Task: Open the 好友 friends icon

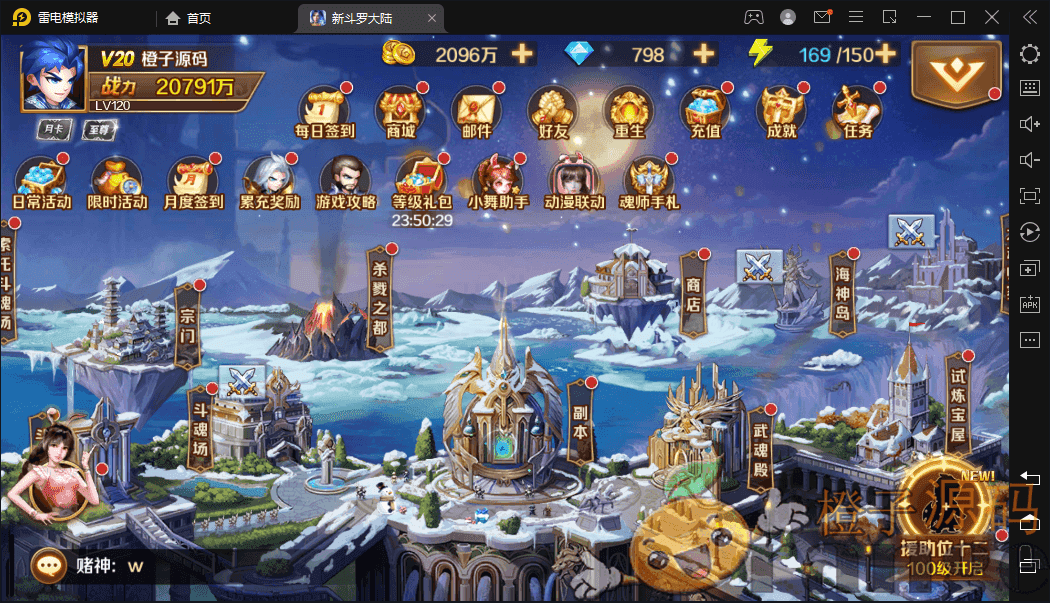Action: coord(553,110)
